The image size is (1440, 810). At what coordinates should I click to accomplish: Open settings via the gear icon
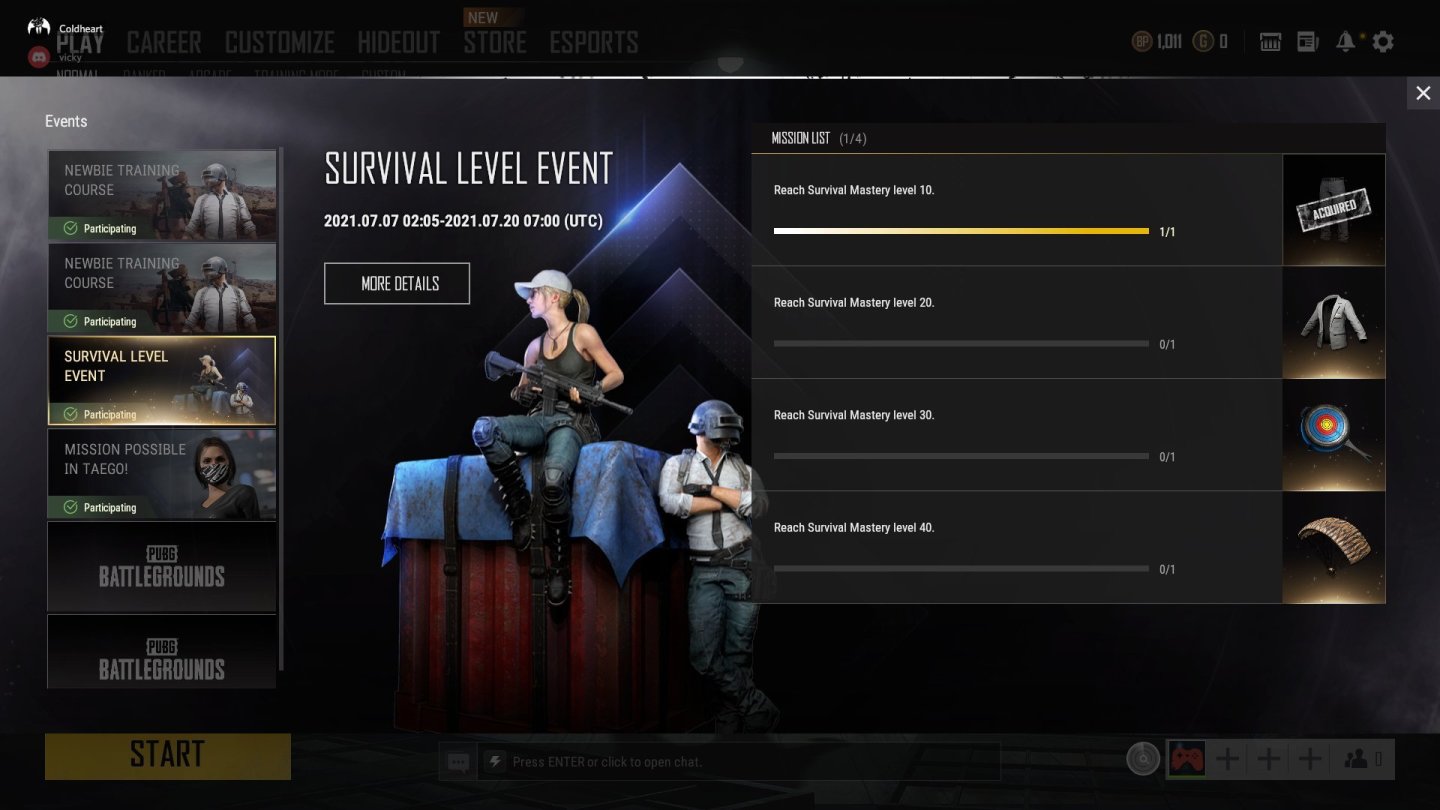[1383, 42]
